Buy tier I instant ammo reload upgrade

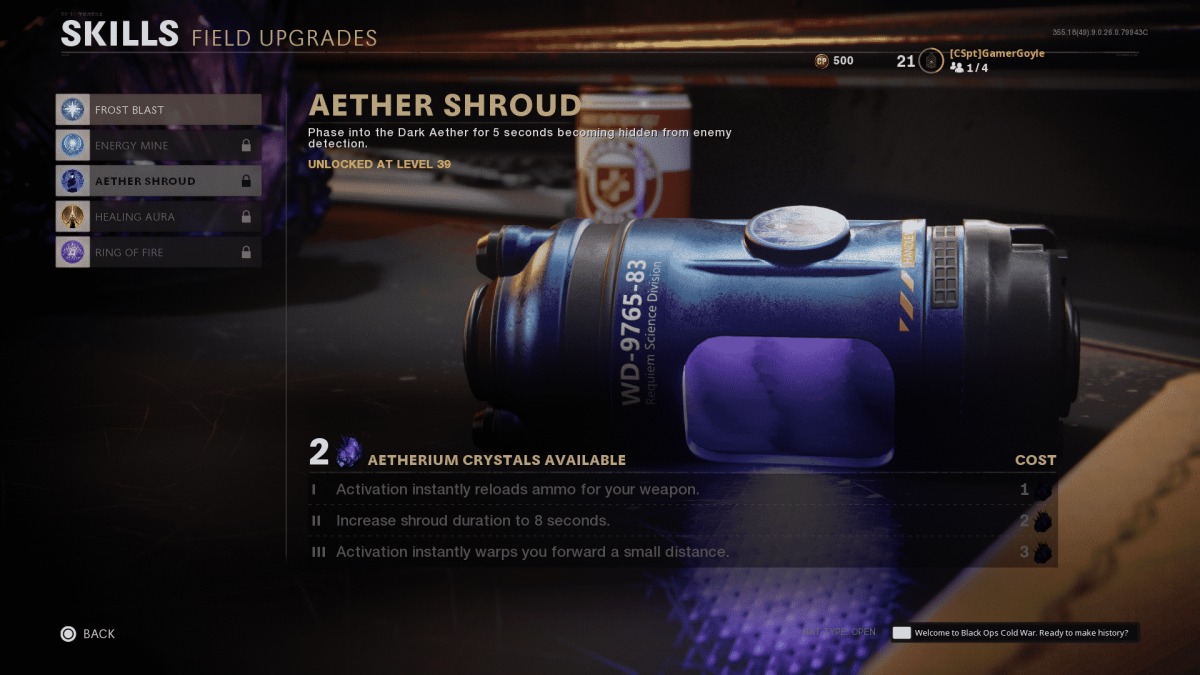pos(682,490)
